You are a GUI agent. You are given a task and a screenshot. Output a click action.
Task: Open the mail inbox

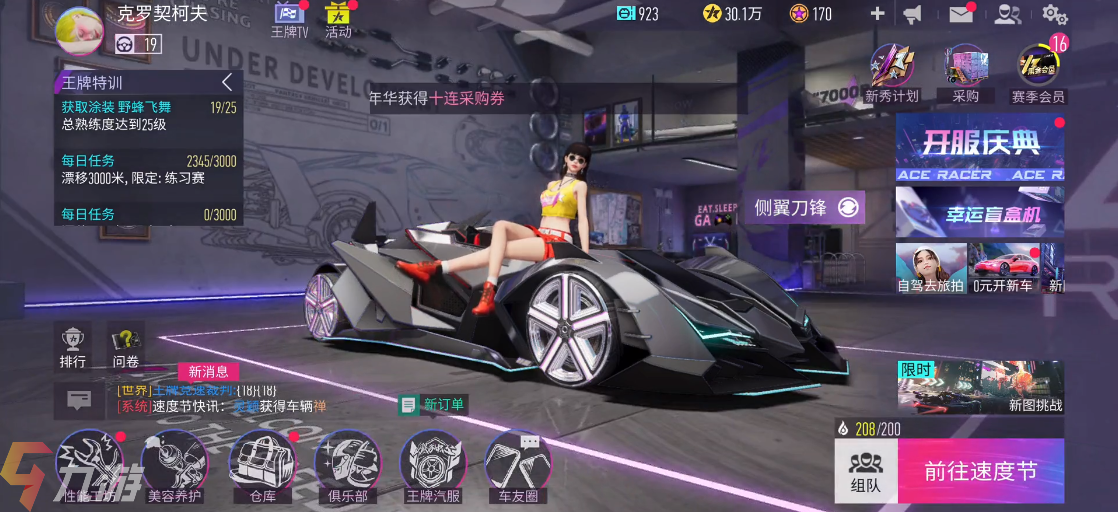tap(961, 14)
